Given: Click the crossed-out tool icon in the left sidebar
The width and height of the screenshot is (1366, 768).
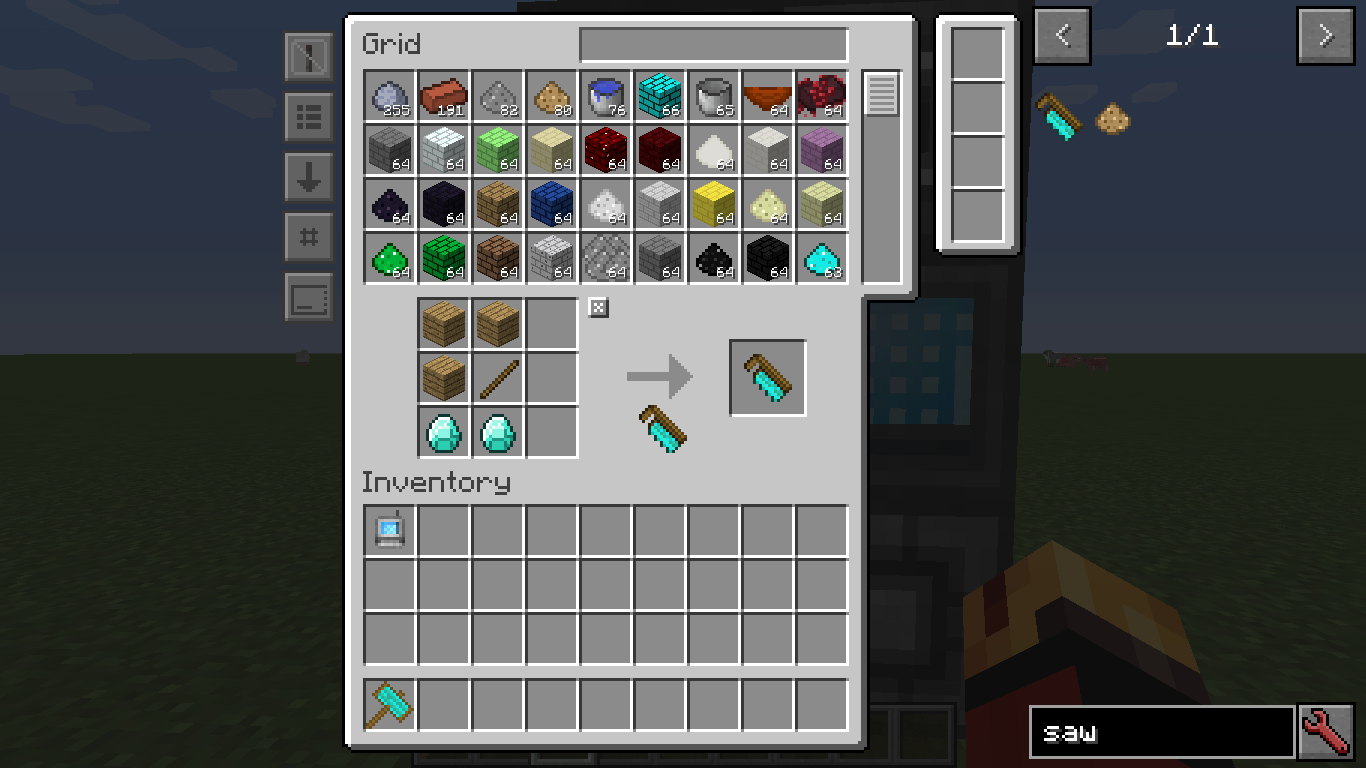Looking at the screenshot, I should 308,56.
